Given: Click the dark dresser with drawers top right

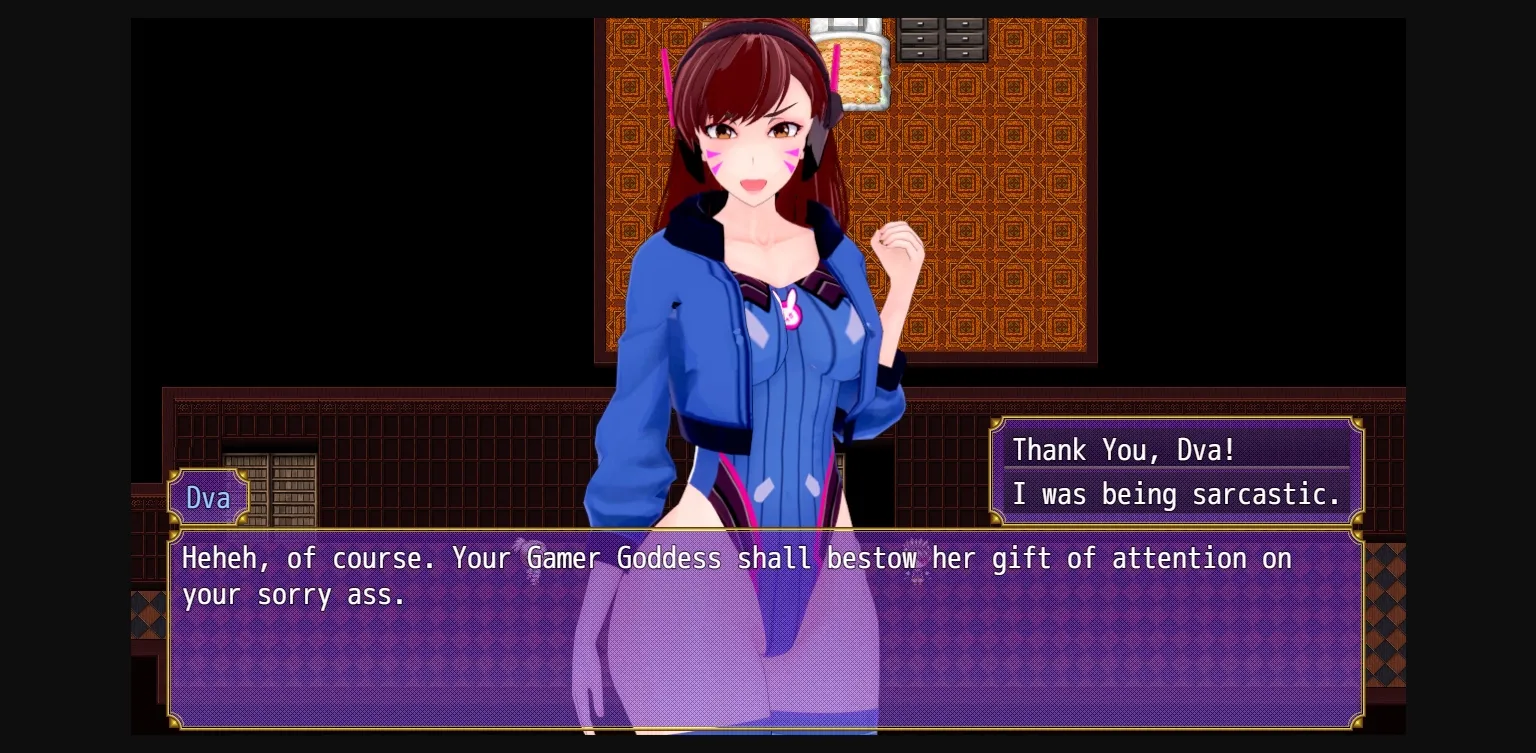Looking at the screenshot, I should click(x=944, y=38).
